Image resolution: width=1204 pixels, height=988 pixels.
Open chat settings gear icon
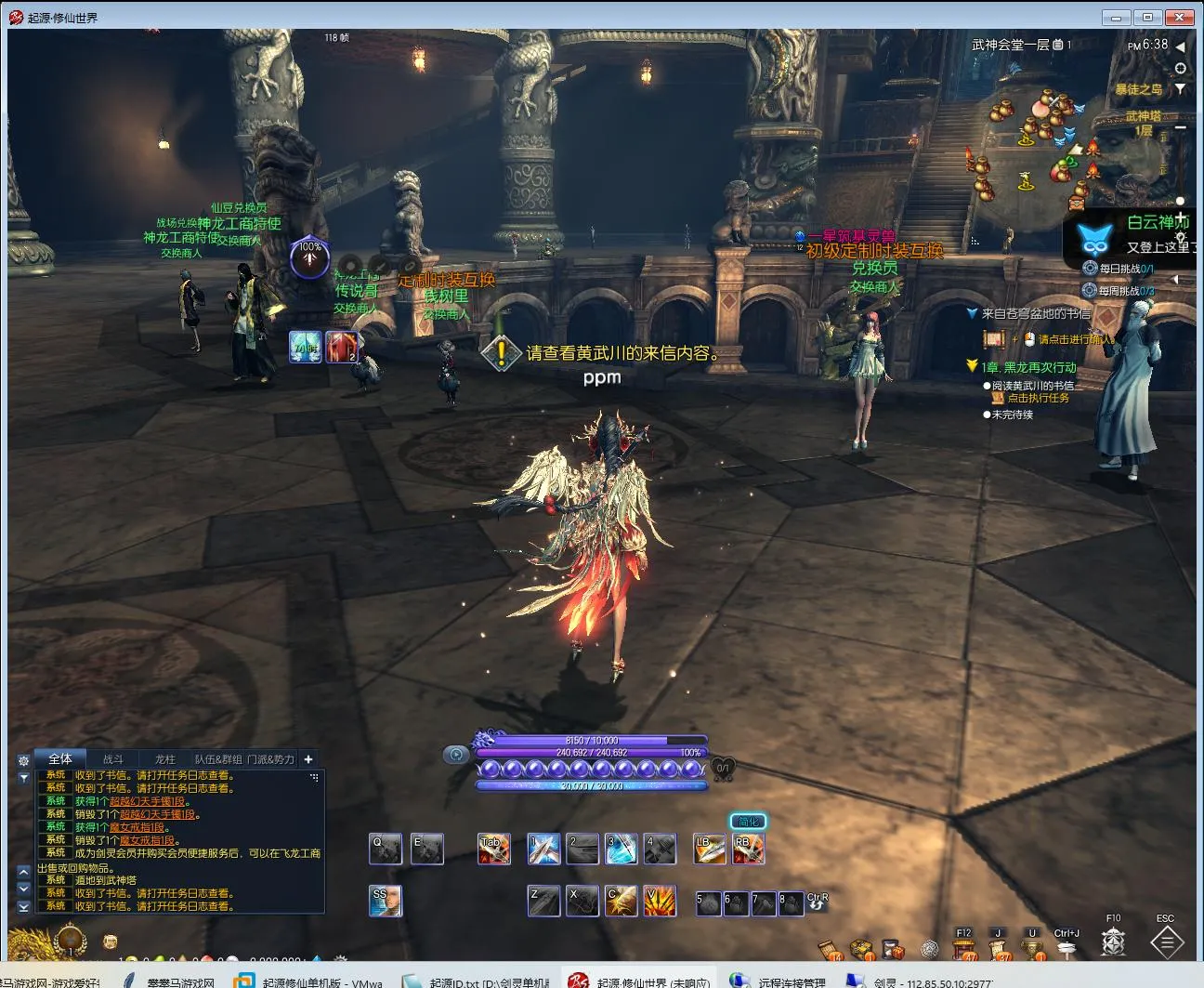[23, 760]
